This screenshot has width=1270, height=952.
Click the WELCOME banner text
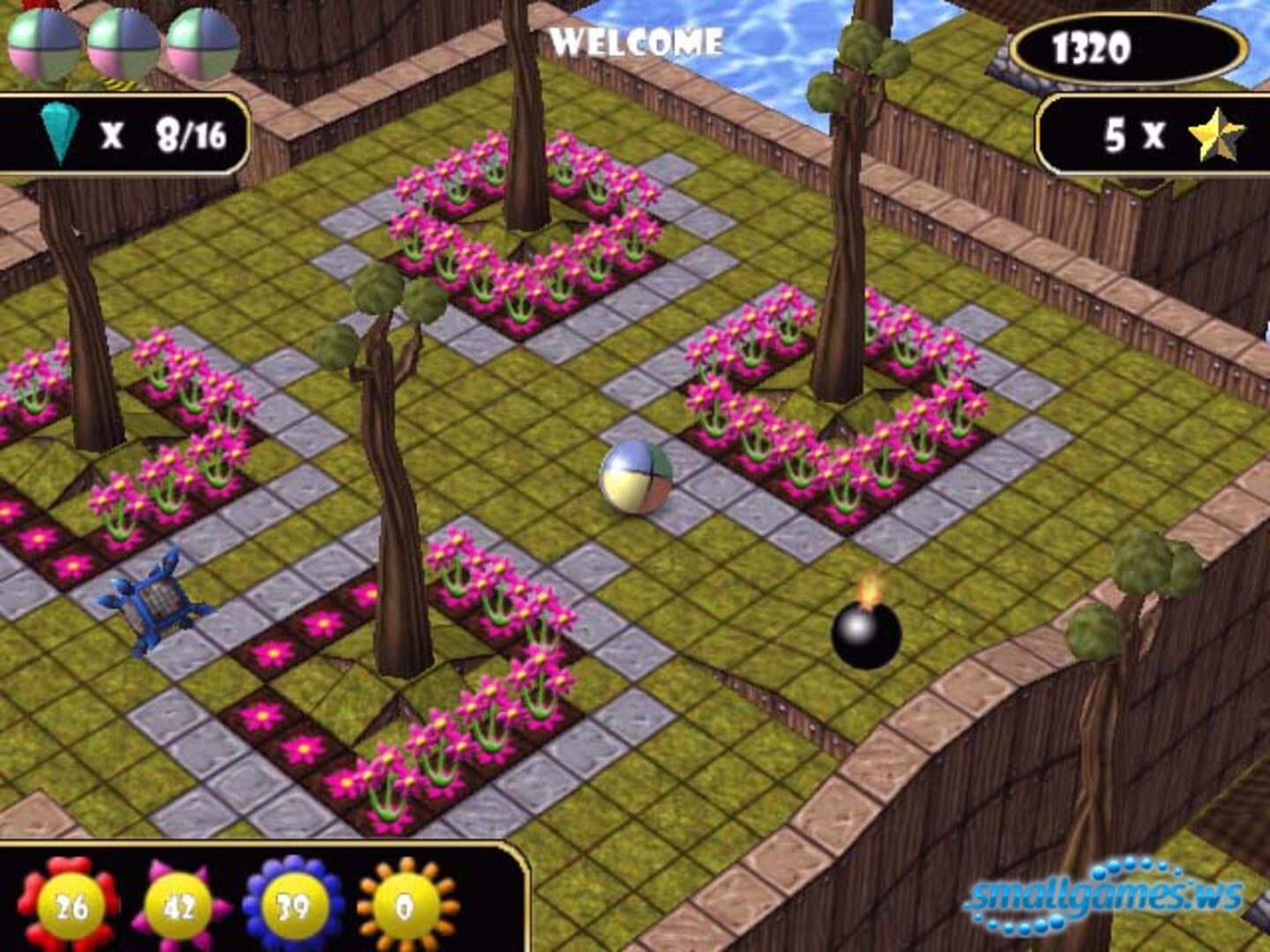pyautogui.click(x=637, y=38)
